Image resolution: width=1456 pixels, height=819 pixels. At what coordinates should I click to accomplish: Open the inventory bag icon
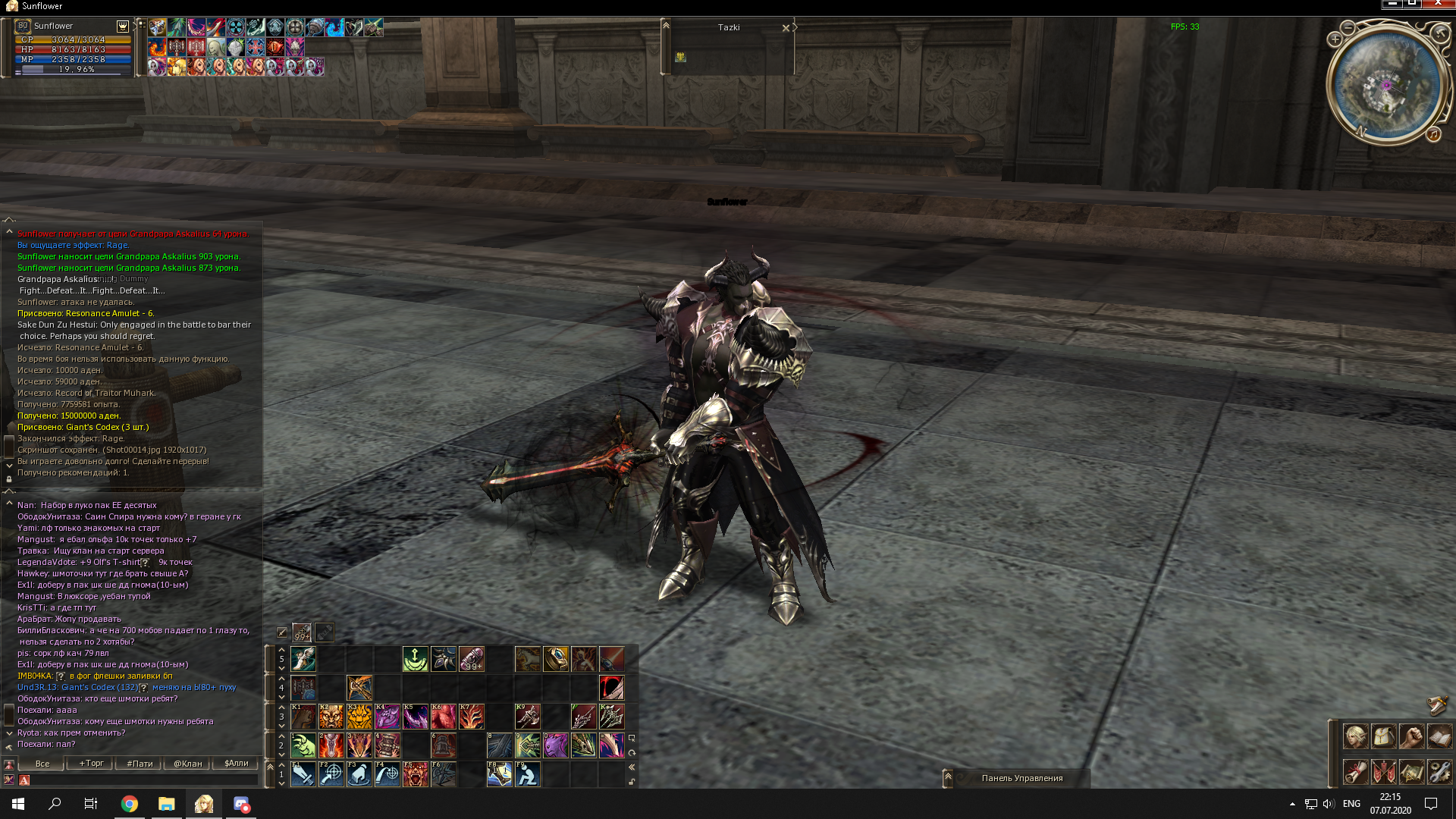point(1383,736)
